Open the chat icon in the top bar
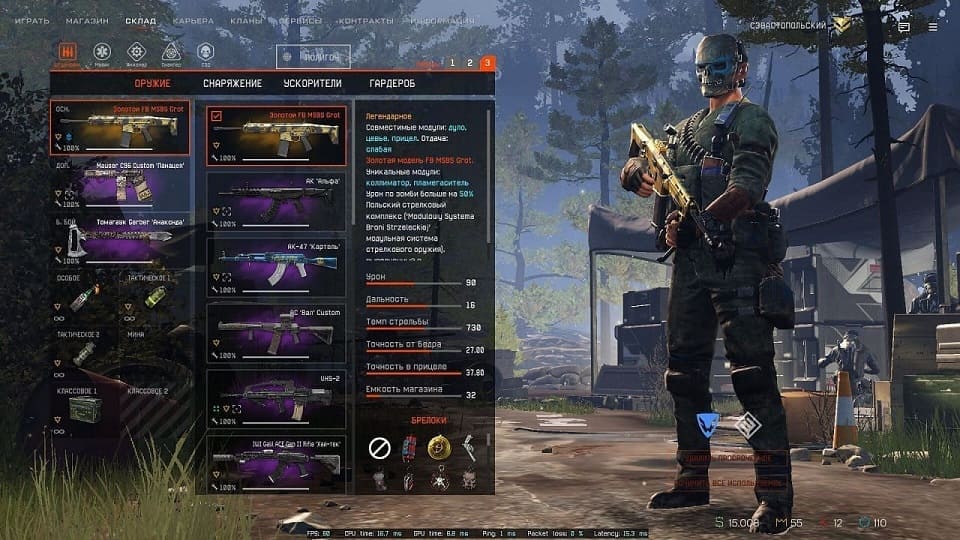Image resolution: width=960 pixels, height=540 pixels. click(x=904, y=27)
